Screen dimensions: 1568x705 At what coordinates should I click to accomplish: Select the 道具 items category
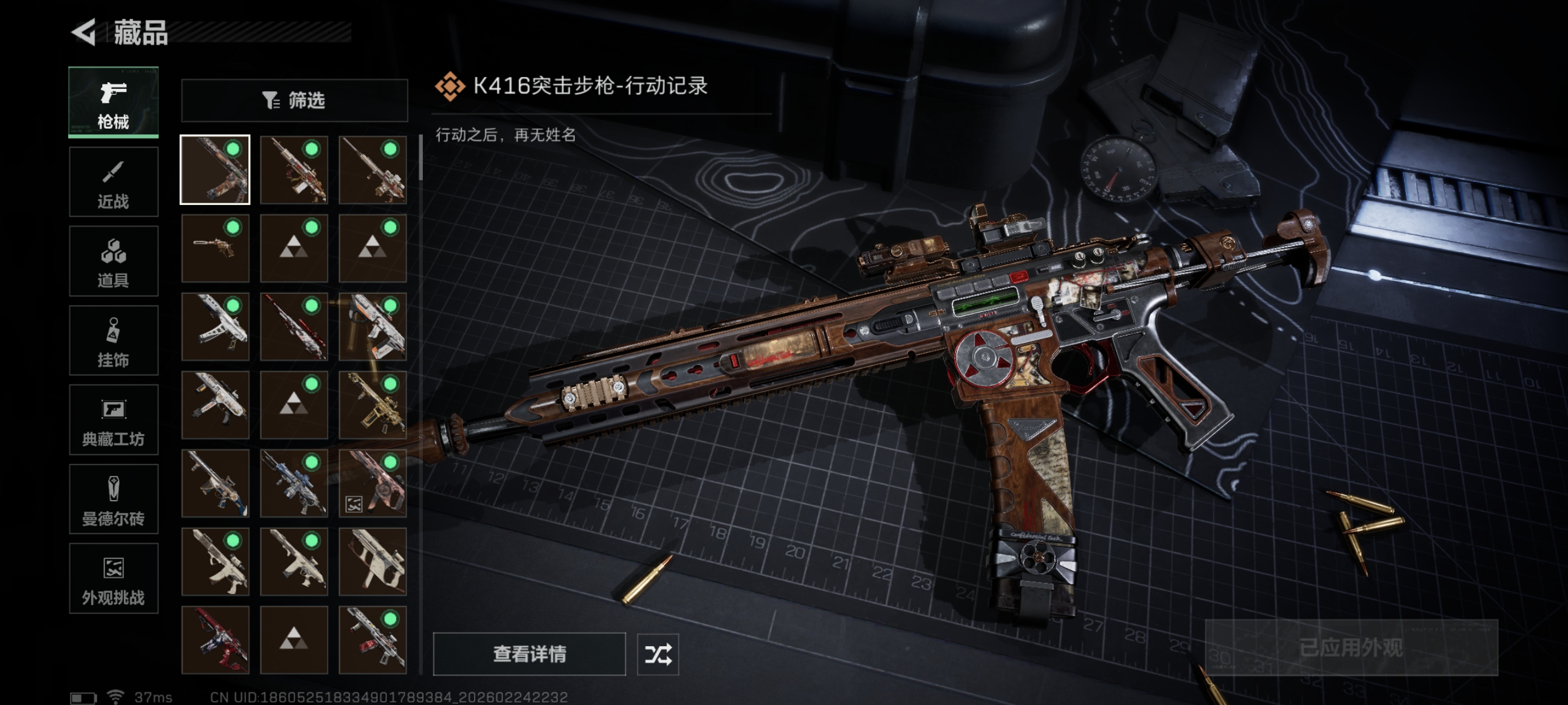click(x=113, y=261)
